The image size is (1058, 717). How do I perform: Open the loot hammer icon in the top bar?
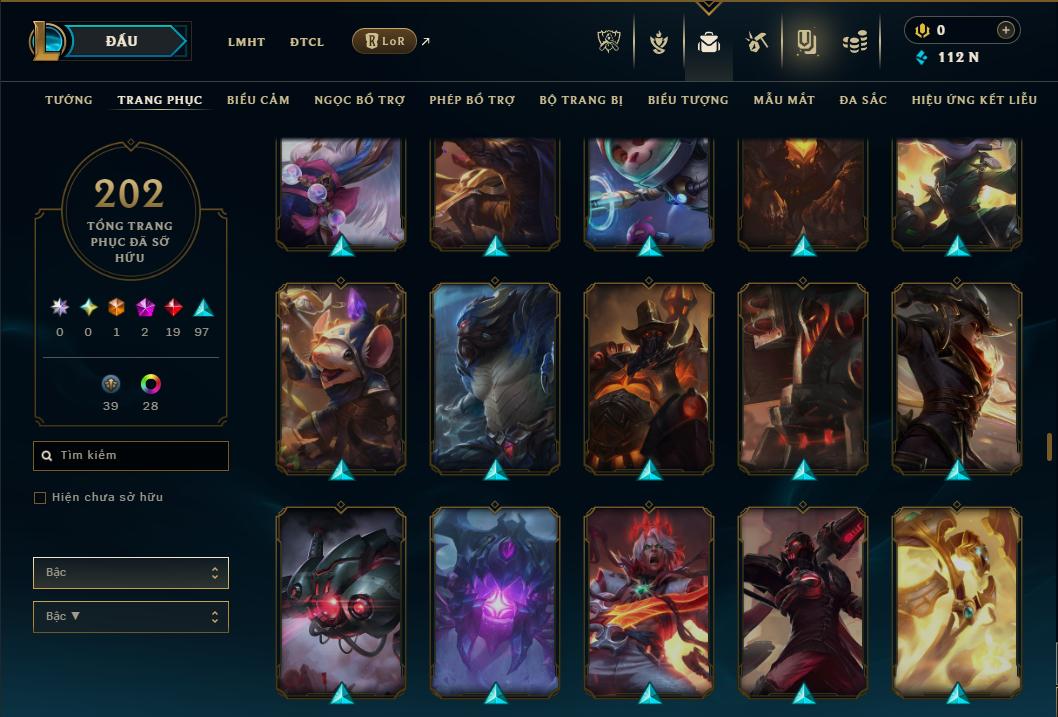[756, 42]
